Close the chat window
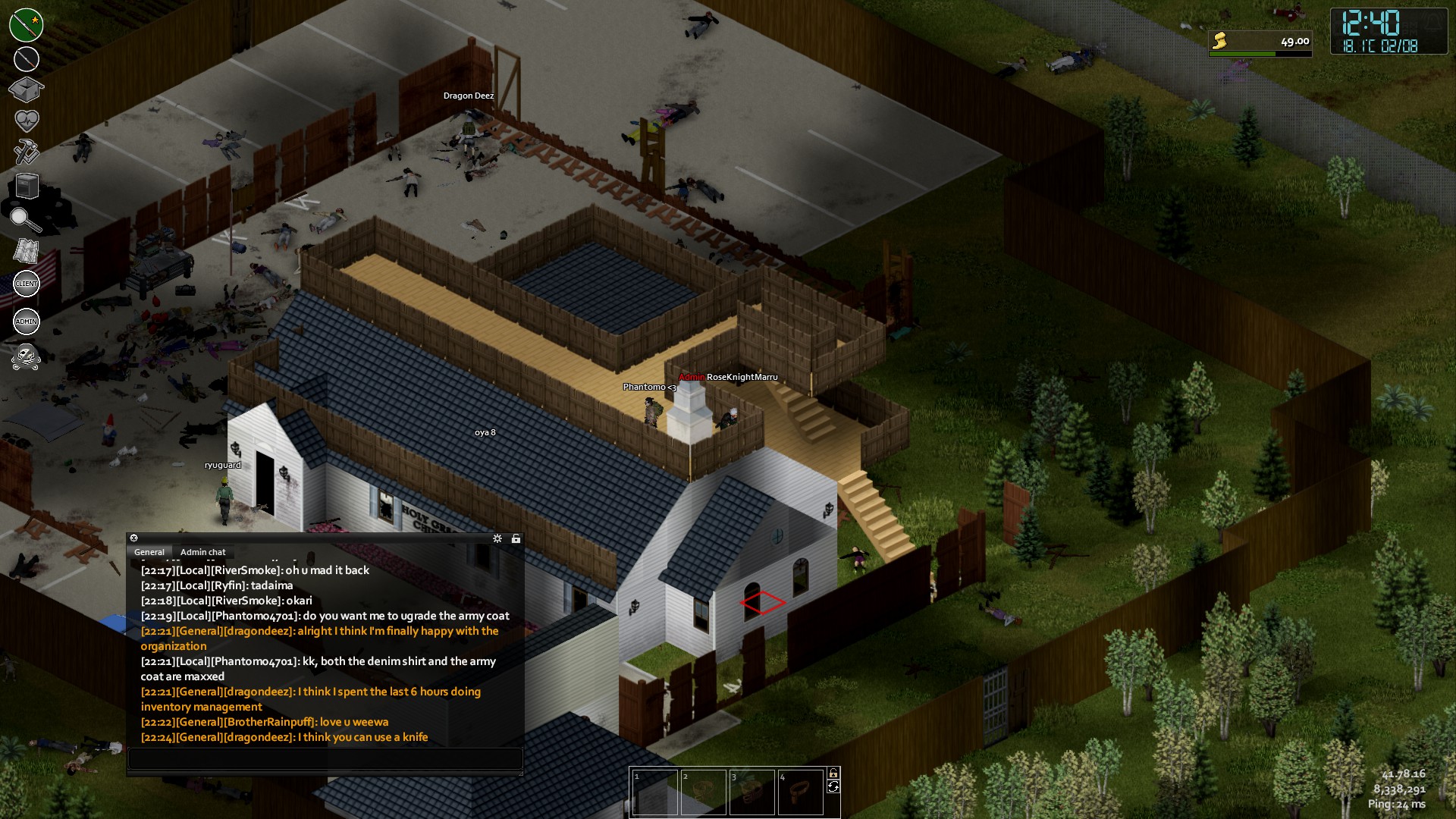This screenshot has height=819, width=1456. 134,538
